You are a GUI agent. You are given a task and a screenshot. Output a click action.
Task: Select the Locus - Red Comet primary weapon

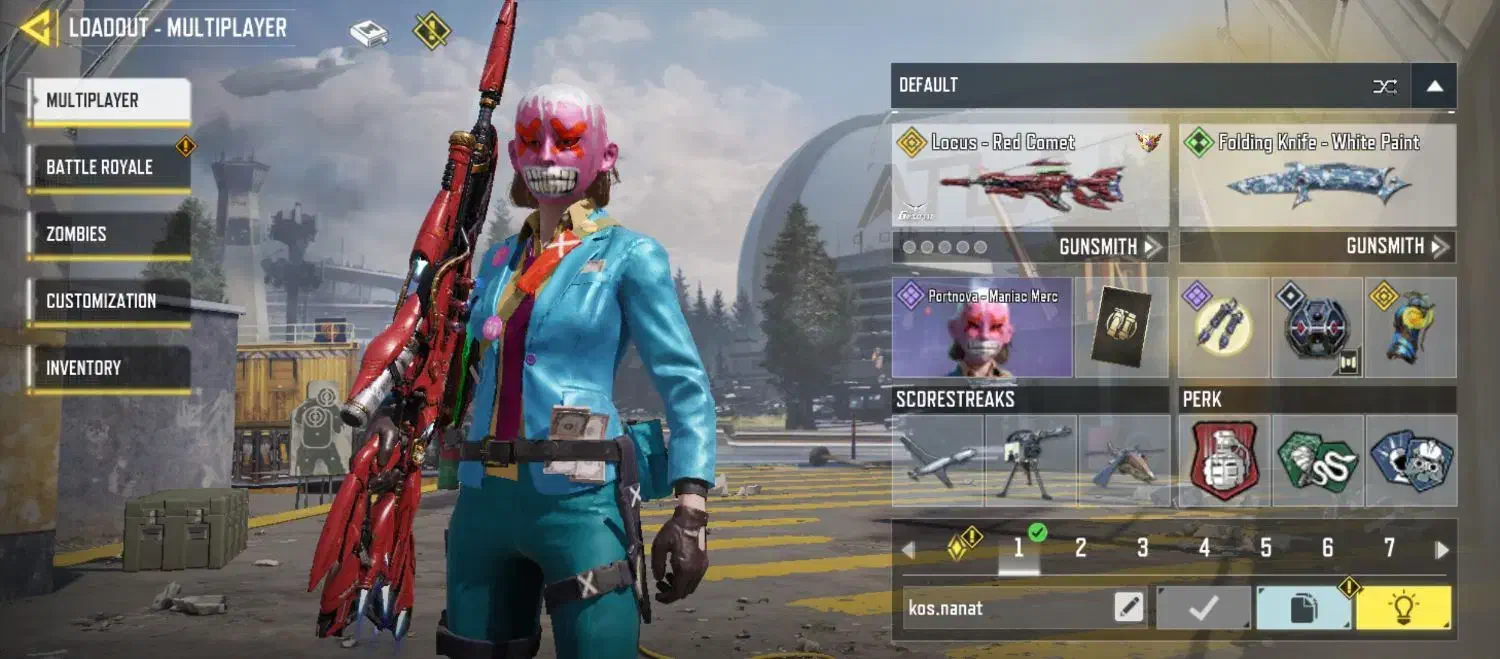coord(1030,176)
